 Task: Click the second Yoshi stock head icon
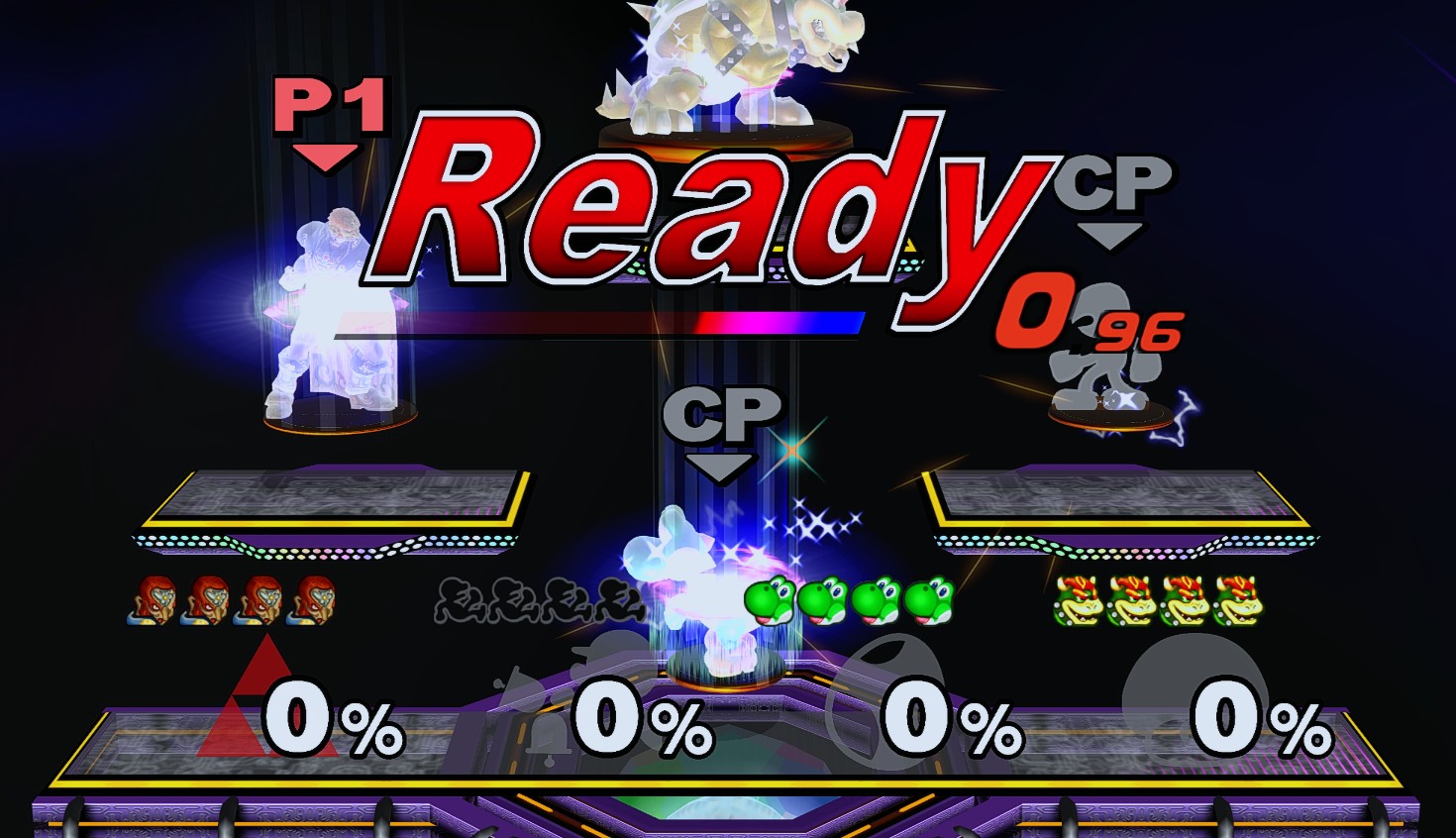[x=822, y=600]
